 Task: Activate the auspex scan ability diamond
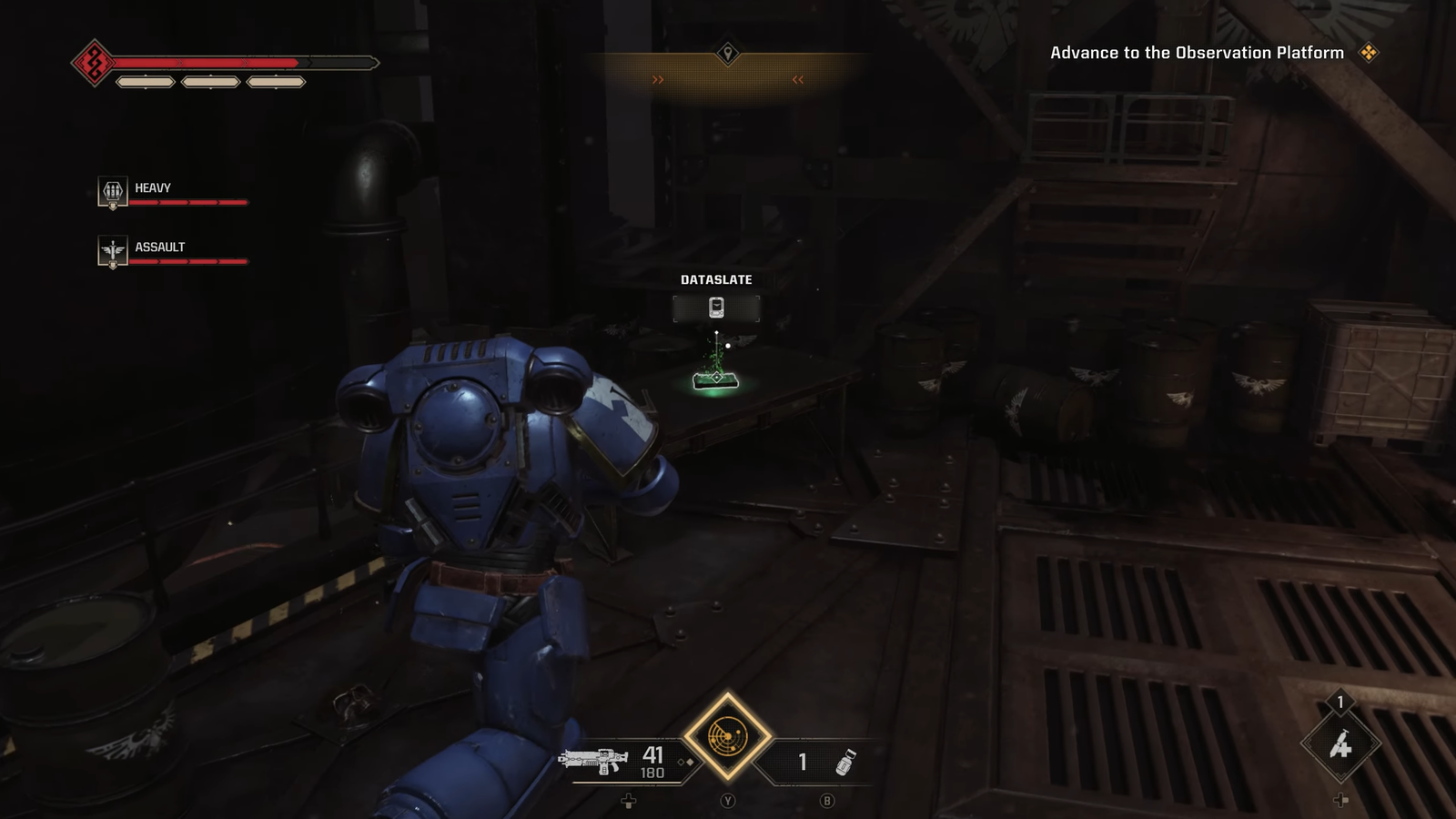727,735
